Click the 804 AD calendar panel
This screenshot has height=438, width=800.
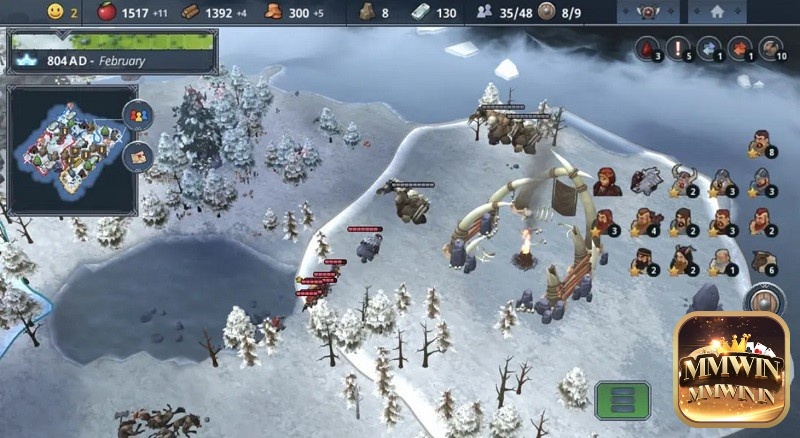pos(110,60)
